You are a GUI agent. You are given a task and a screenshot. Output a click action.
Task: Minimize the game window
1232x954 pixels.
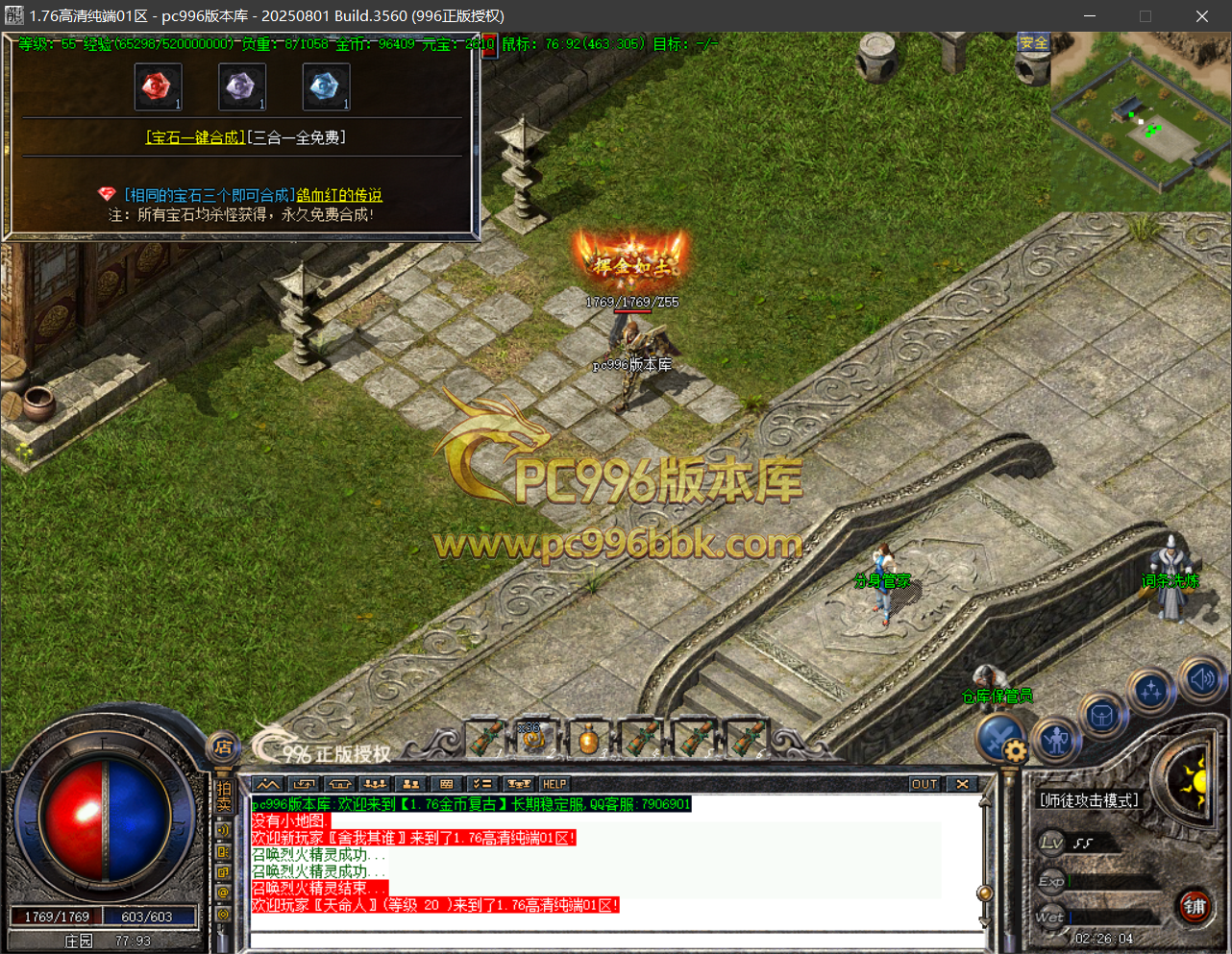click(1090, 16)
